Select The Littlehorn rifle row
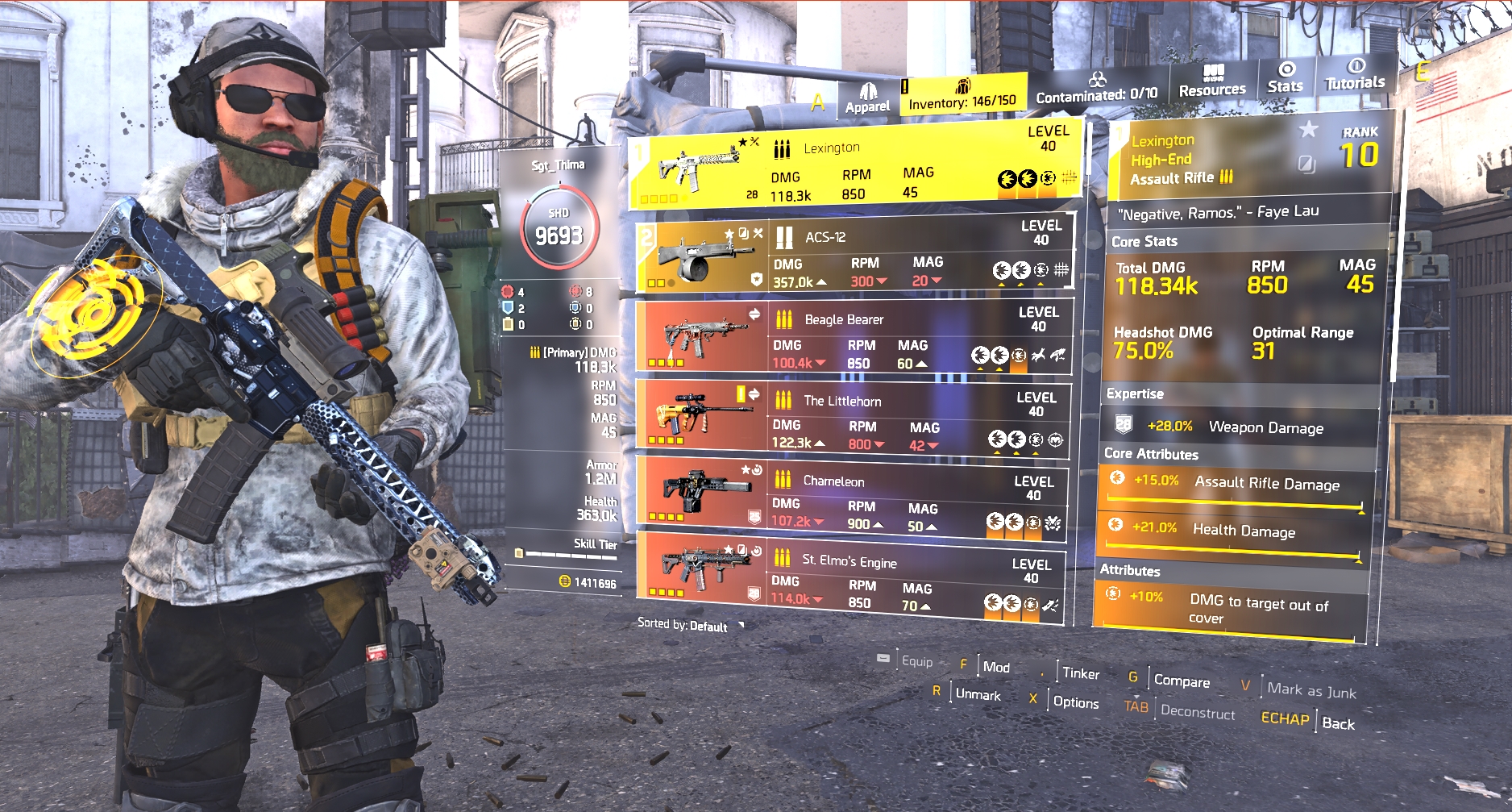This screenshot has height=812, width=1512. [x=853, y=416]
